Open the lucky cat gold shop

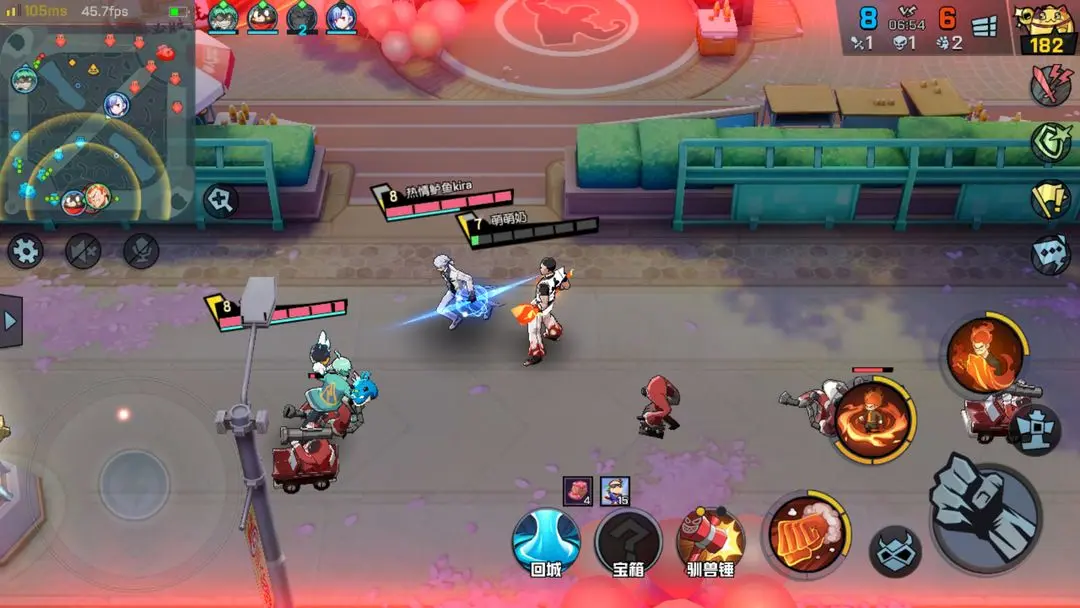(x=1046, y=29)
